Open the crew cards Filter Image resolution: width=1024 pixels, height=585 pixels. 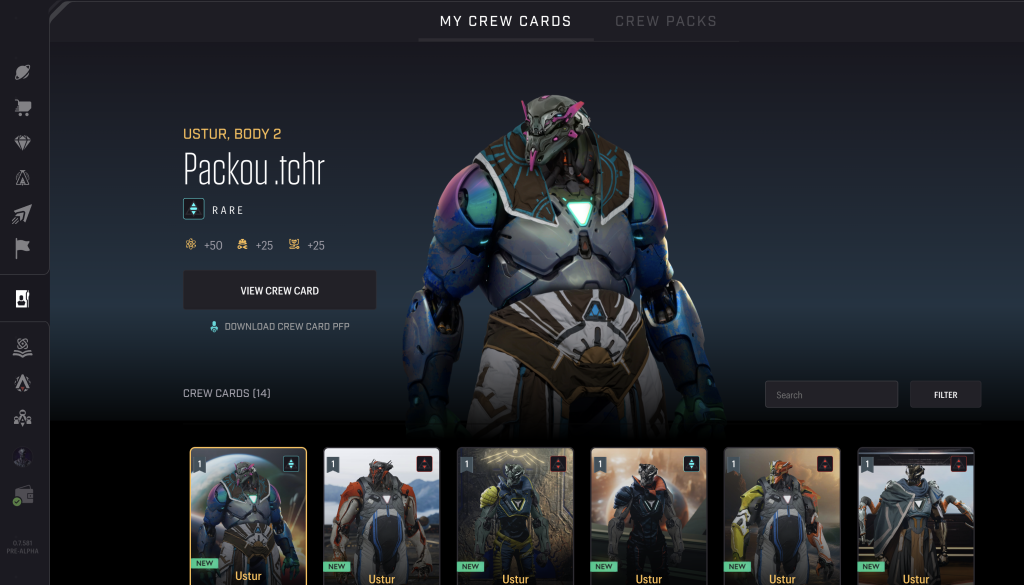945,395
